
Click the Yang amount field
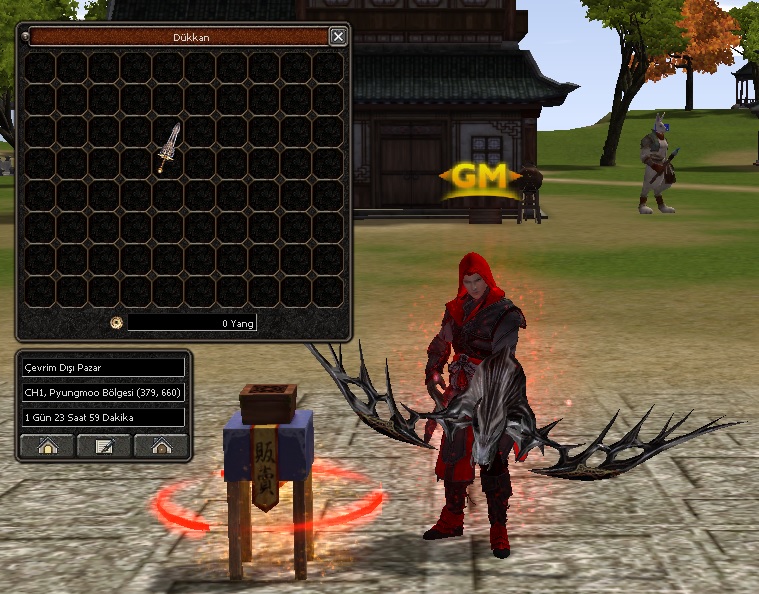pyautogui.click(x=192, y=323)
